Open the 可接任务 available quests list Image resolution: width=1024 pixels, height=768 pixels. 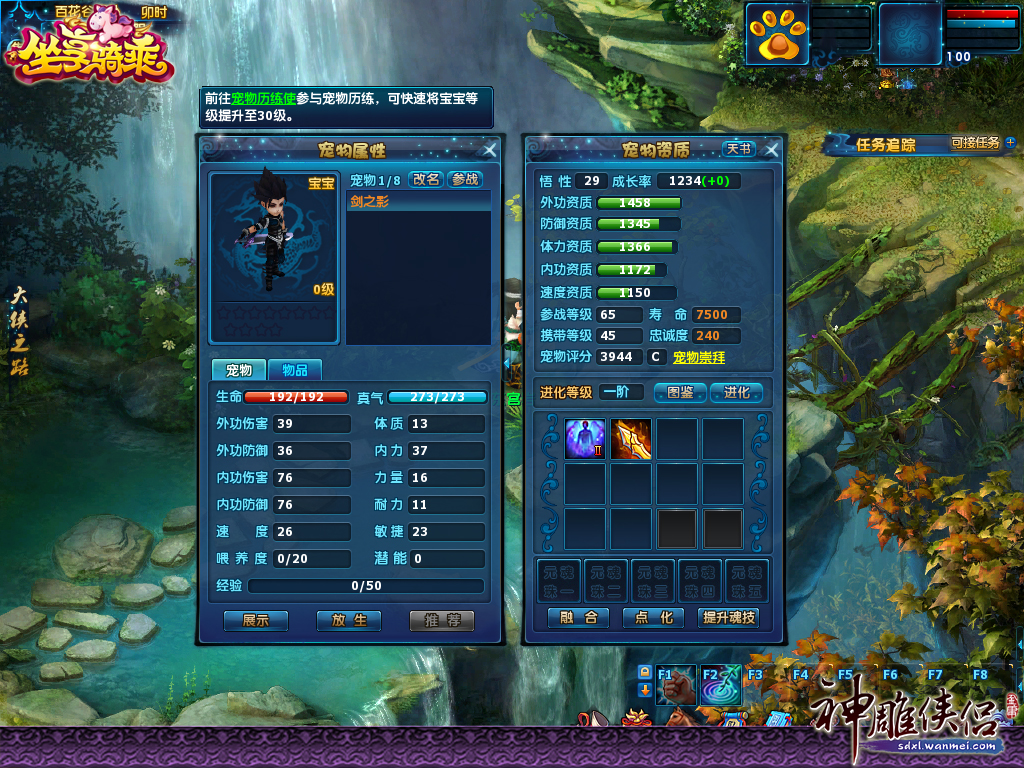pos(975,143)
